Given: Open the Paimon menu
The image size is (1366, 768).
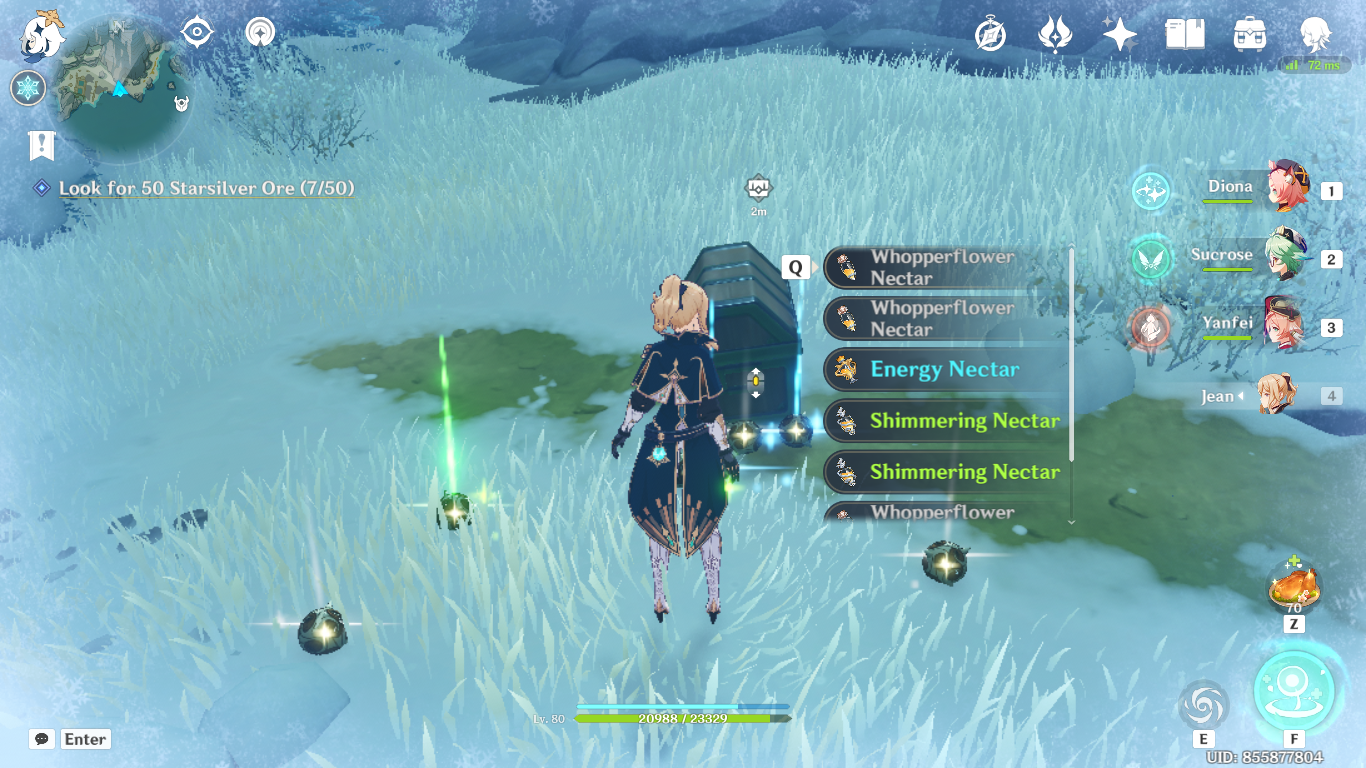Looking at the screenshot, I should [42, 37].
